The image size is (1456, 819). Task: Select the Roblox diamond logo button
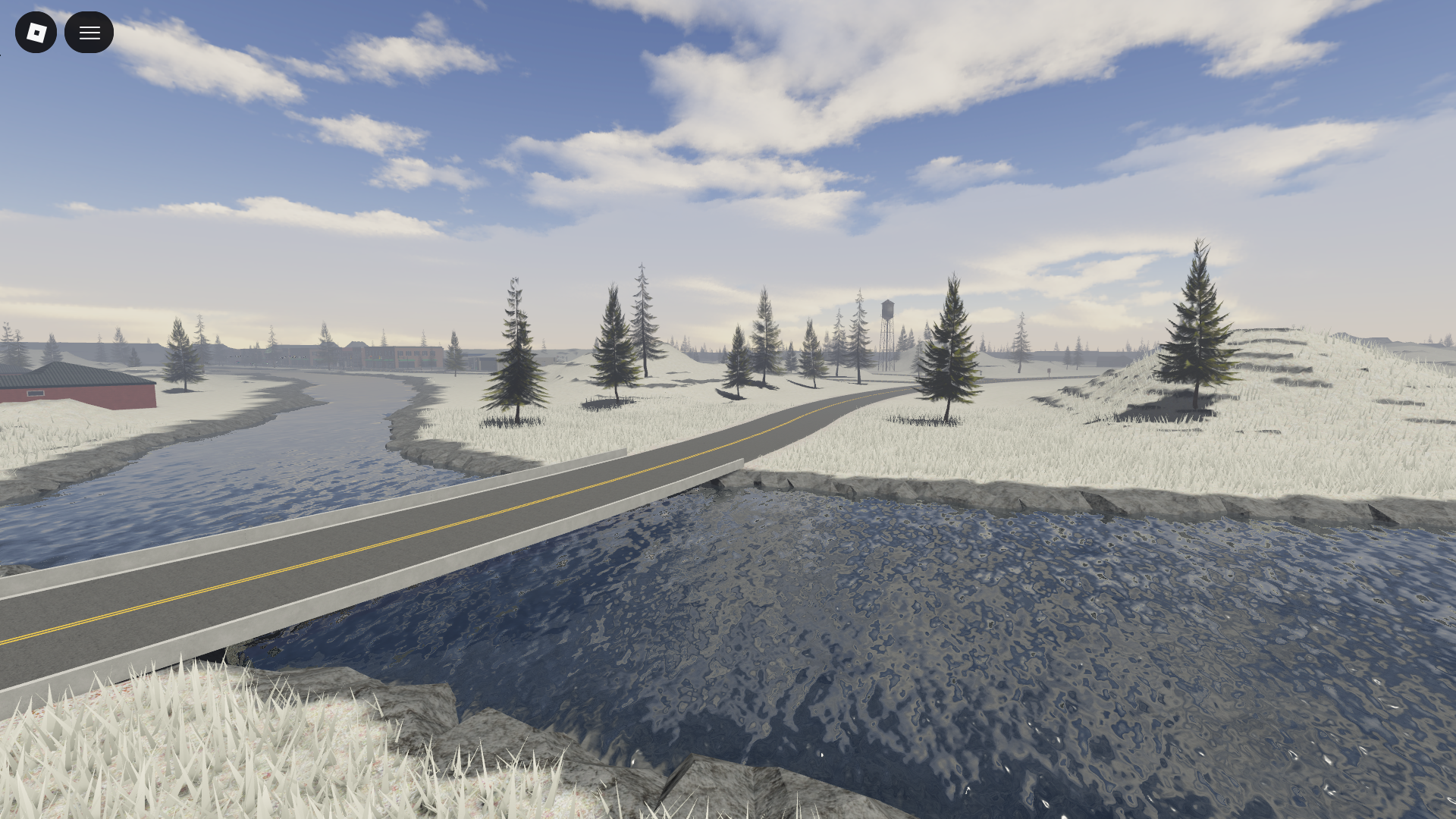pyautogui.click(x=36, y=33)
